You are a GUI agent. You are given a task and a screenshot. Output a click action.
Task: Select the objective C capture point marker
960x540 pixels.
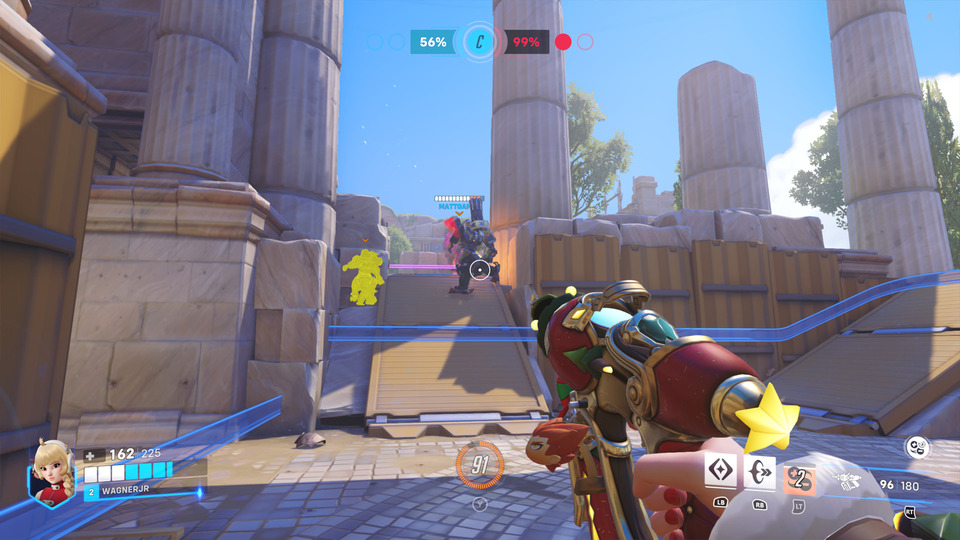(479, 42)
